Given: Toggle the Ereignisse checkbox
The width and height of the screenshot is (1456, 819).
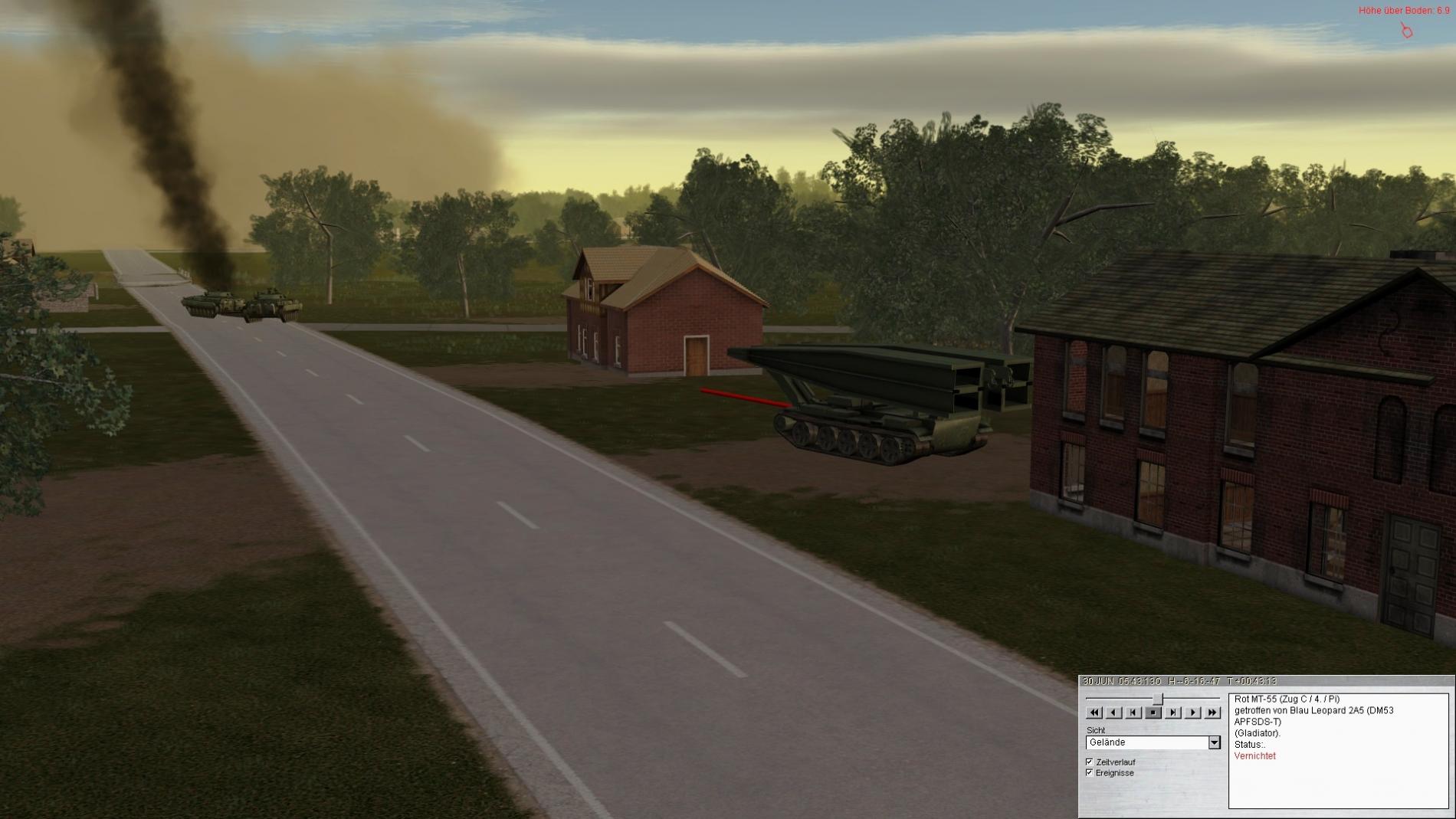Looking at the screenshot, I should click(x=1090, y=772).
